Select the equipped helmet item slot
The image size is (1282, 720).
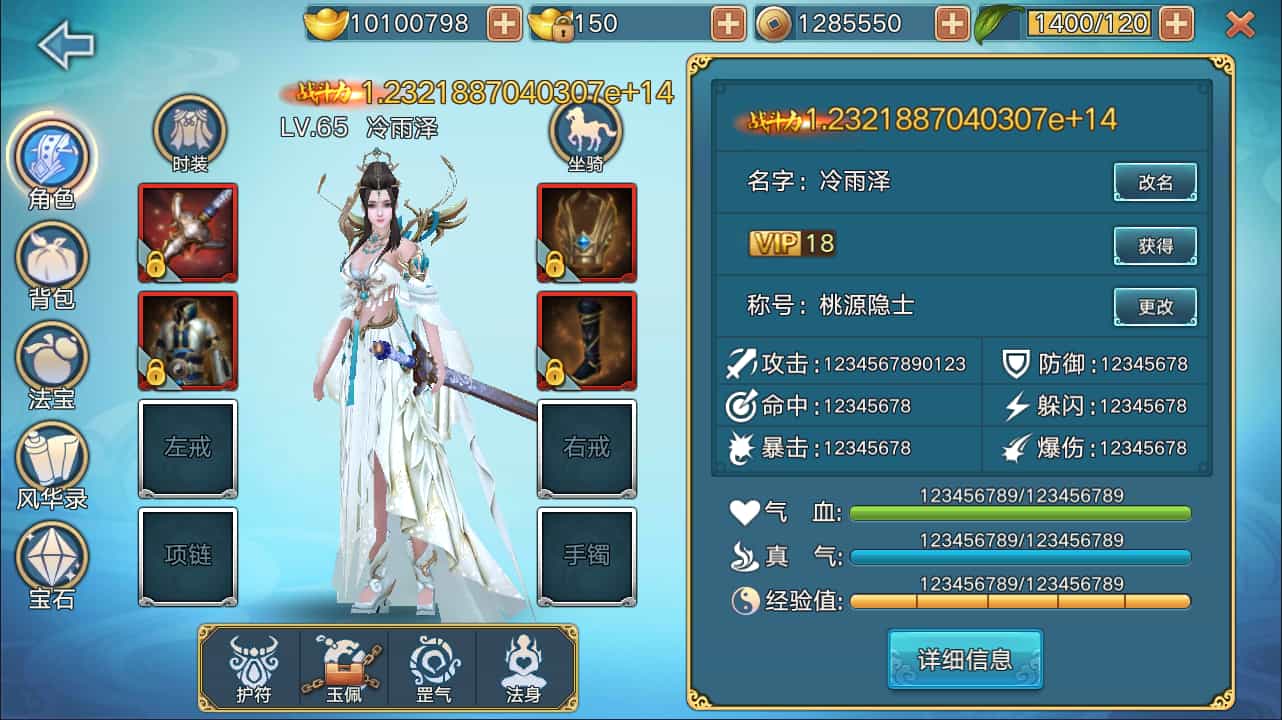(x=585, y=230)
